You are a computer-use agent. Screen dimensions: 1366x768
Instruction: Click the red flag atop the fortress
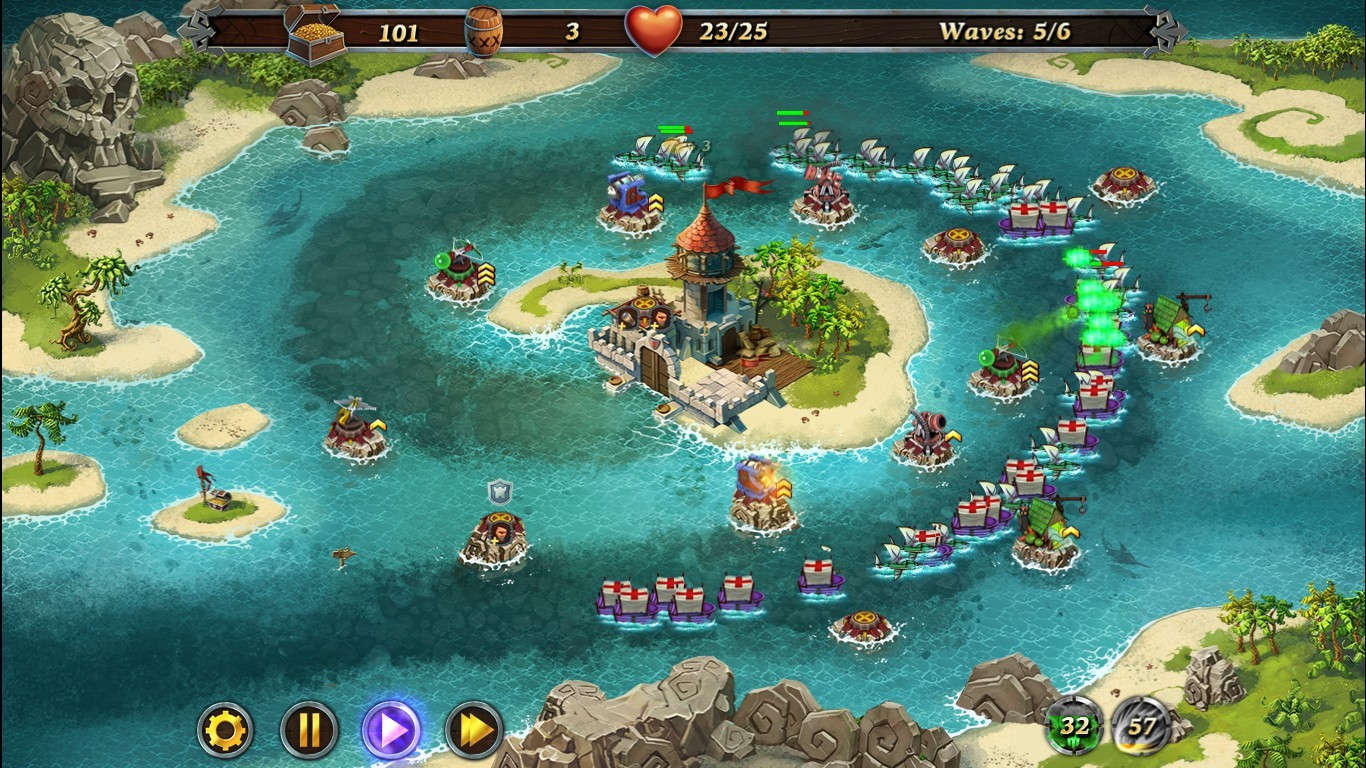[x=733, y=186]
